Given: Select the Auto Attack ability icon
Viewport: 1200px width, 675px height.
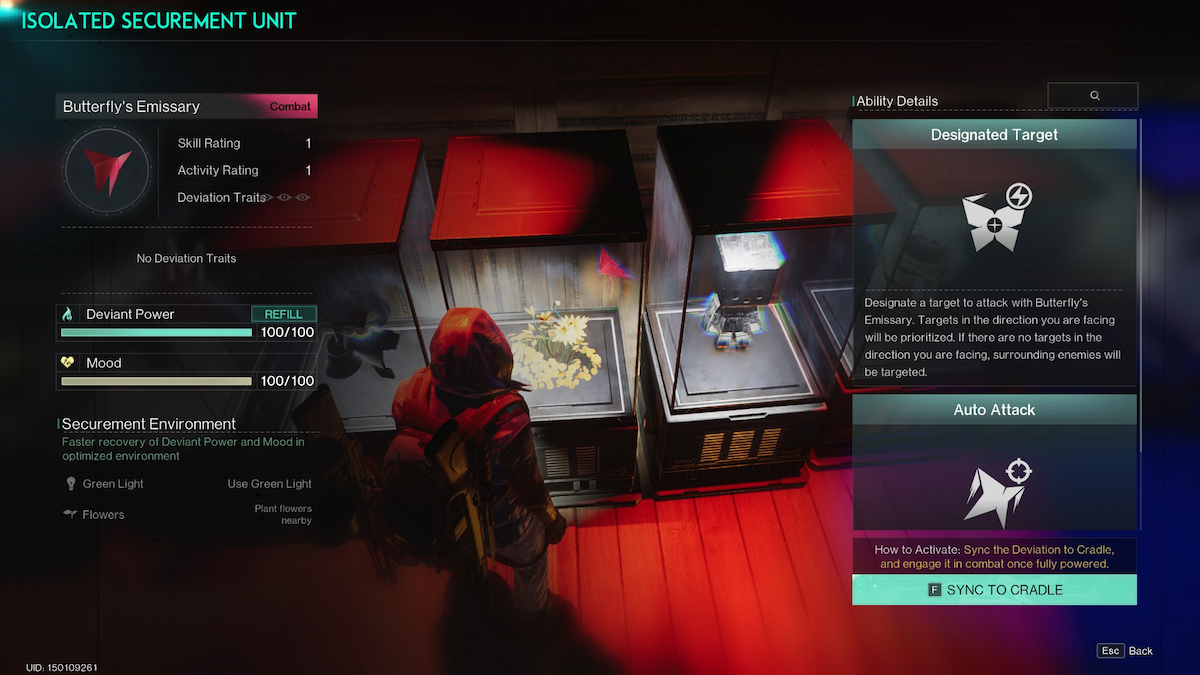Looking at the screenshot, I should point(995,489).
